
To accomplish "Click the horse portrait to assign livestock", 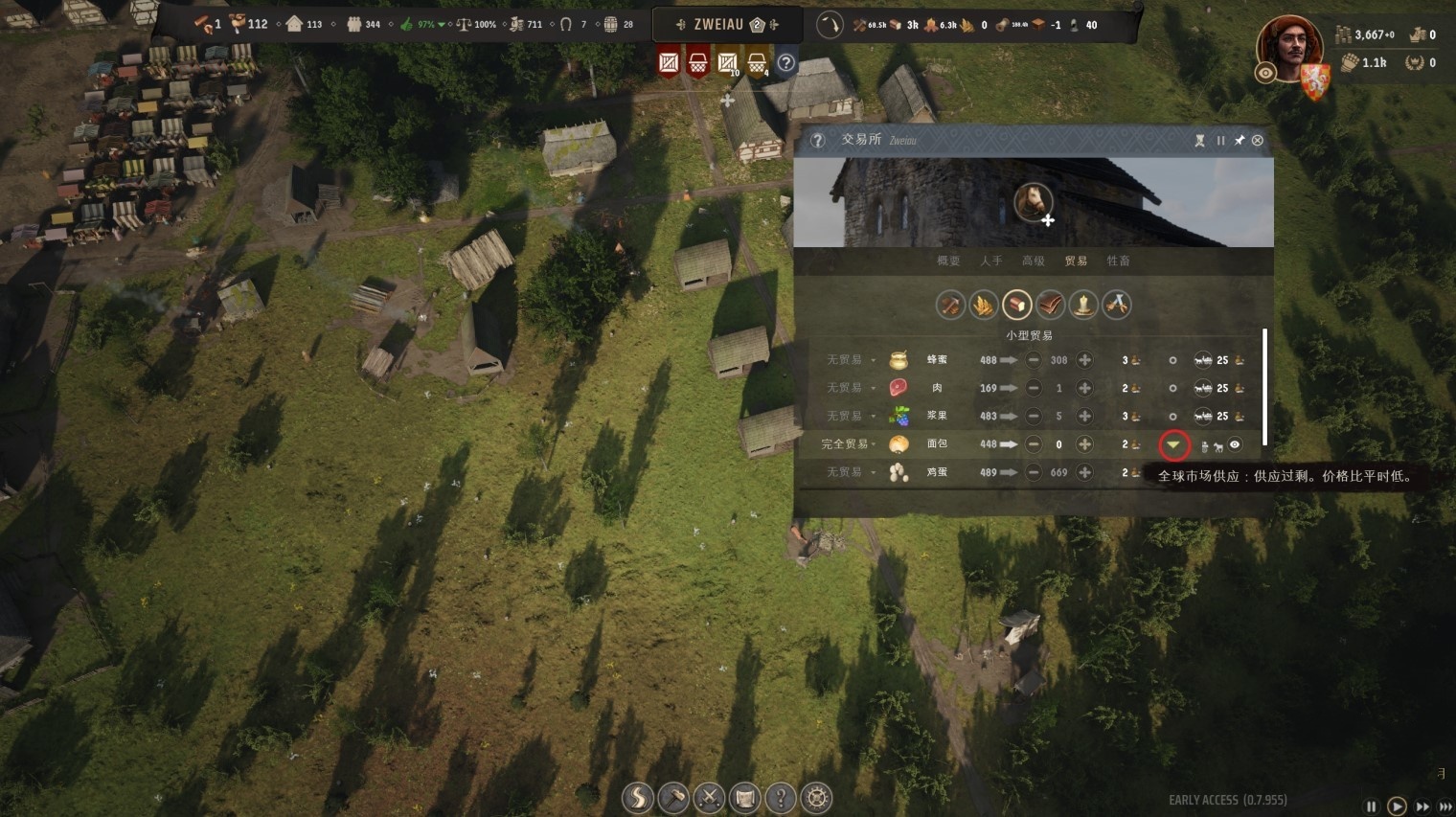I will click(1034, 202).
